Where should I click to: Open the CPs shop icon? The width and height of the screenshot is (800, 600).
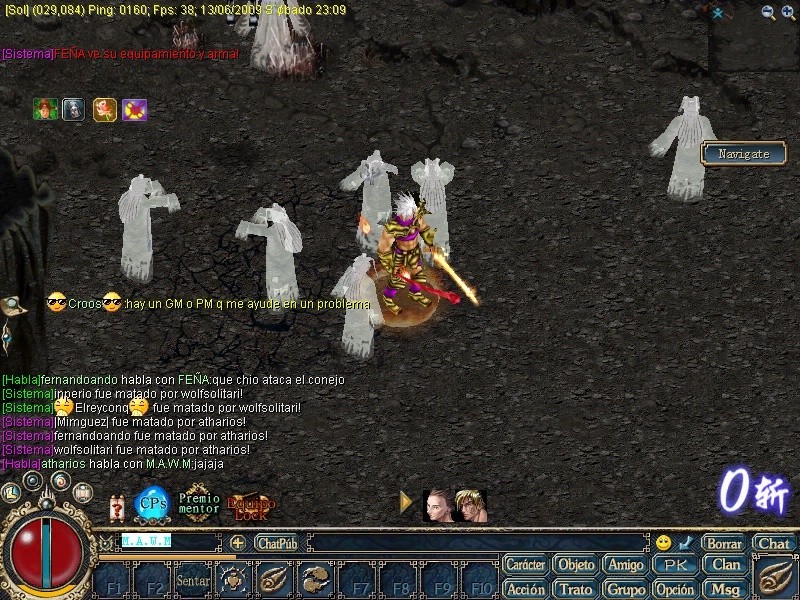(152, 502)
